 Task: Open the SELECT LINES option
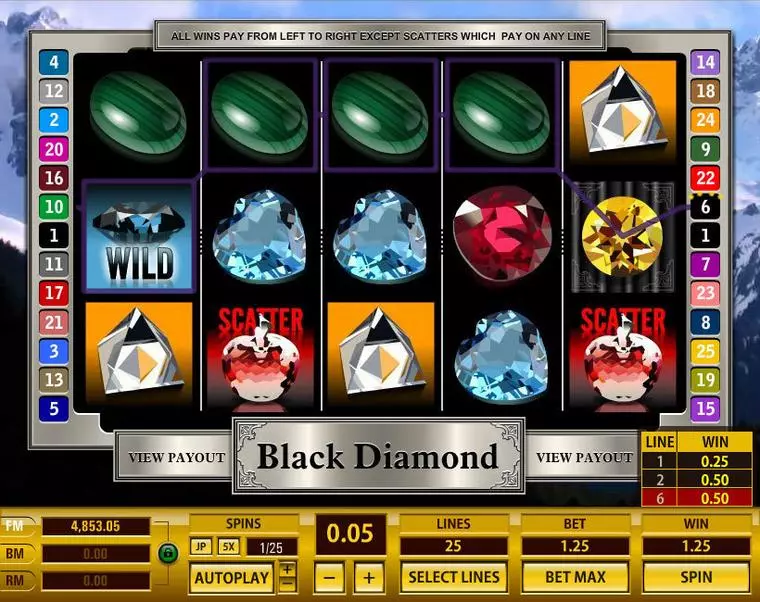453,577
